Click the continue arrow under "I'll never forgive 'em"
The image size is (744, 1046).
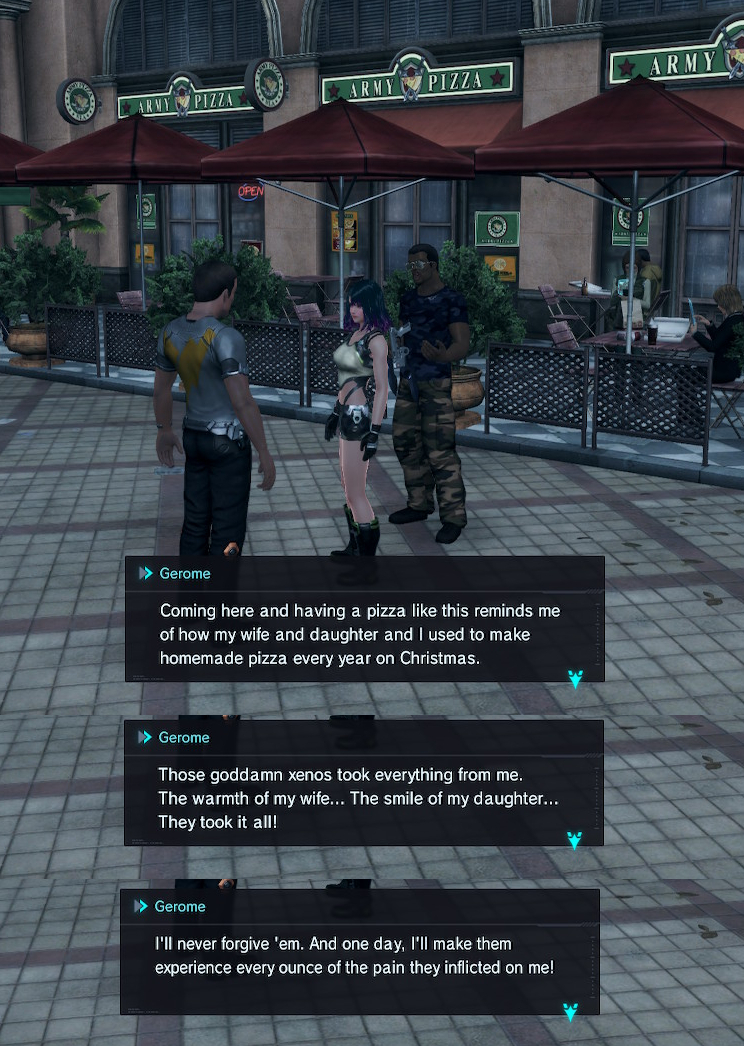571,1012
